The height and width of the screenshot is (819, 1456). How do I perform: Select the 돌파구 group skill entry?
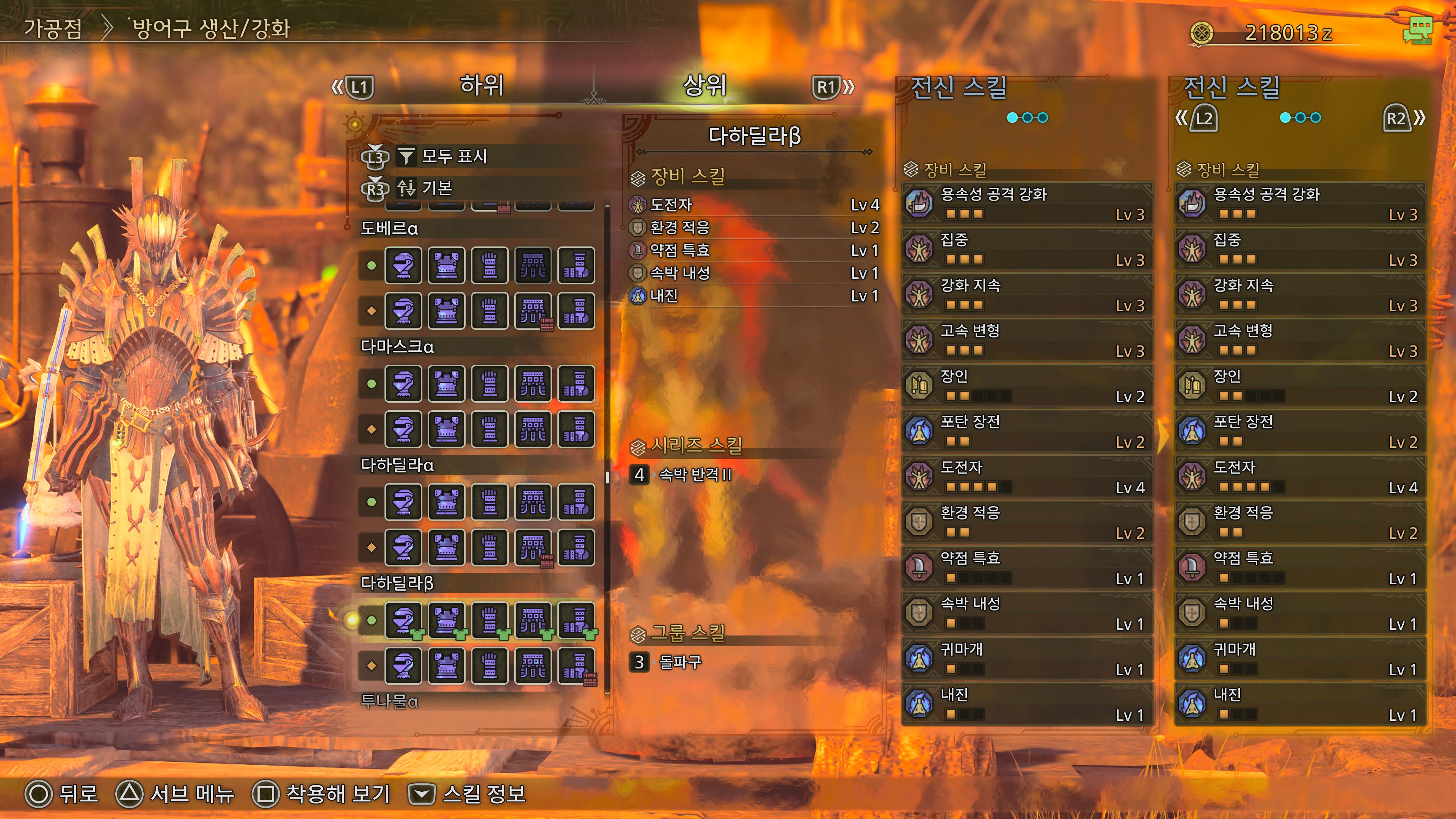coord(680,662)
